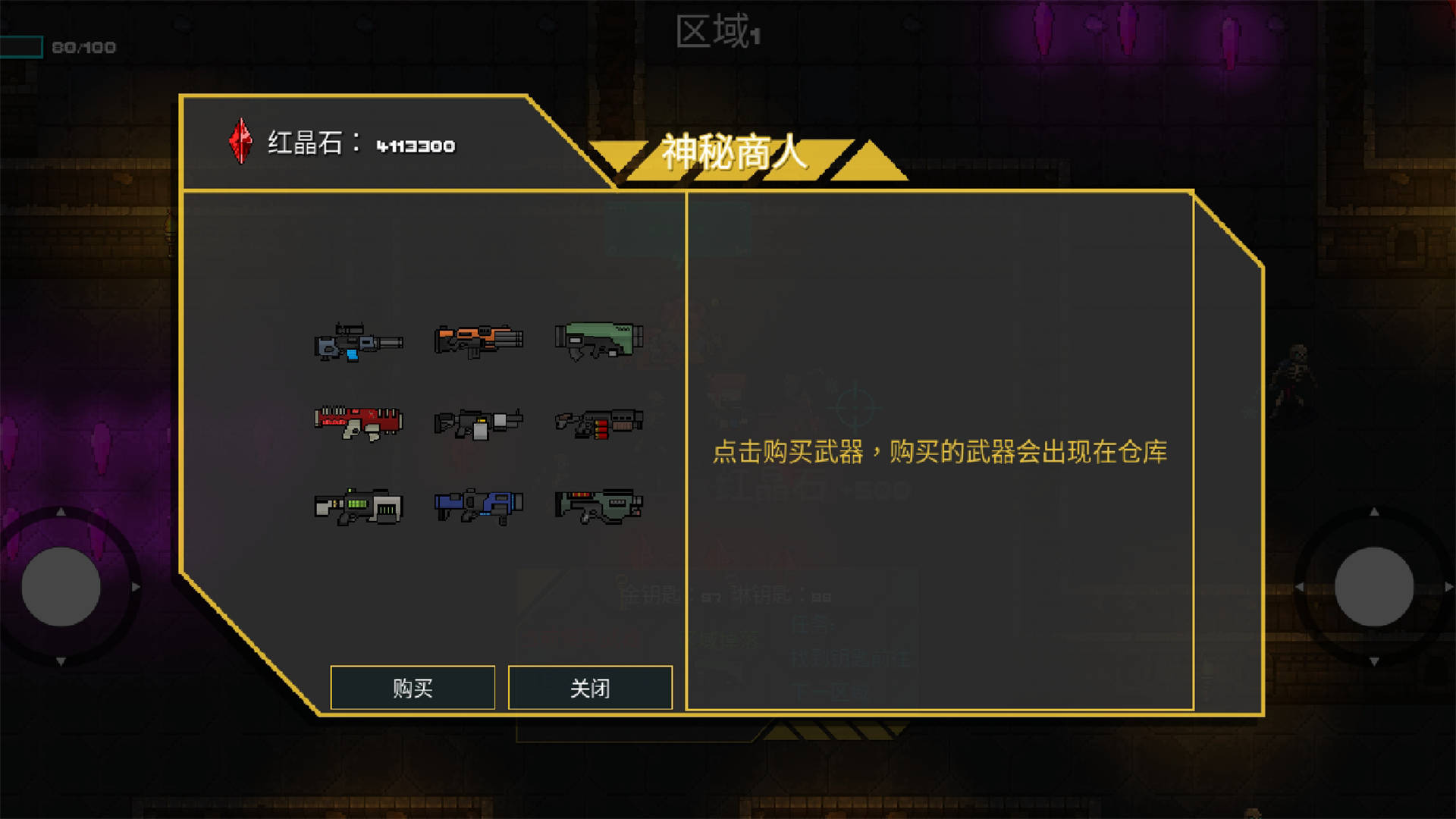This screenshot has height=819, width=1456.
Task: Tap the left virtual joystick control
Action: pos(61,588)
